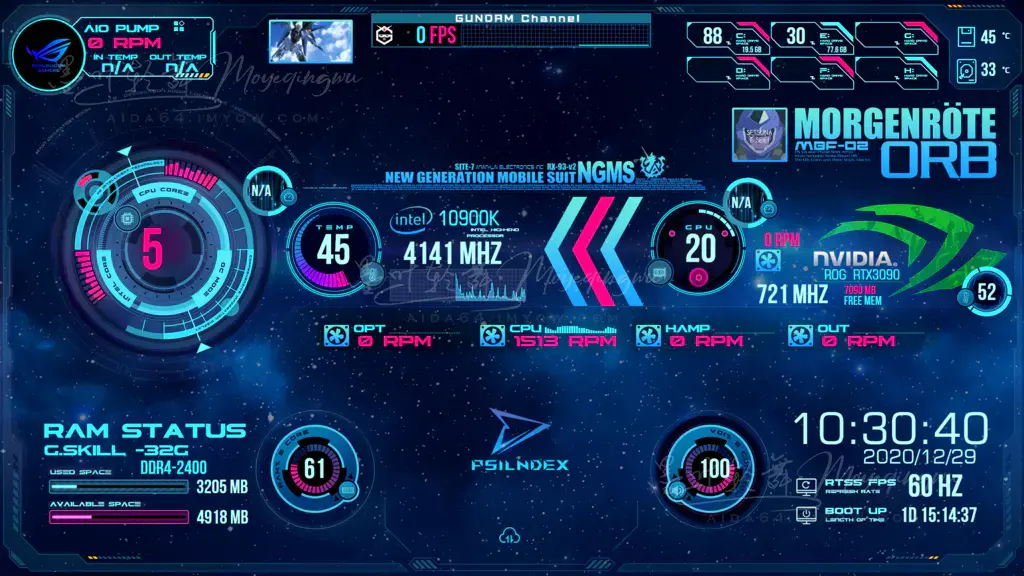Viewport: 1024px width, 576px height.
Task: Click the PSIINDEX arrow logo
Action: coord(519,431)
